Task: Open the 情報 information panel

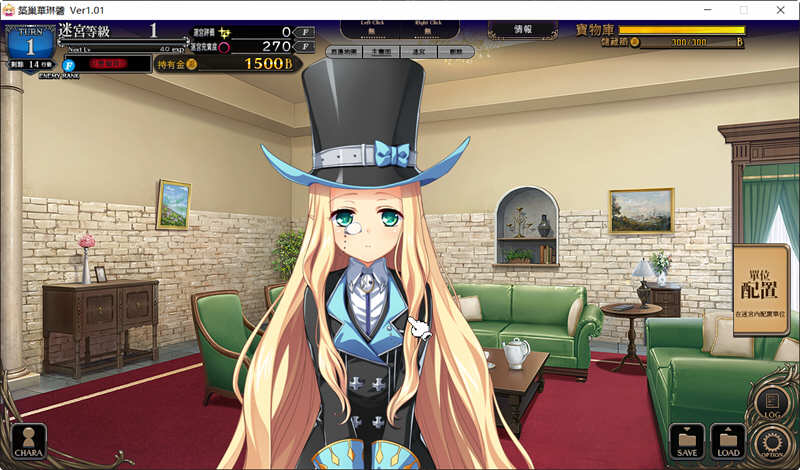Action: 523,30
